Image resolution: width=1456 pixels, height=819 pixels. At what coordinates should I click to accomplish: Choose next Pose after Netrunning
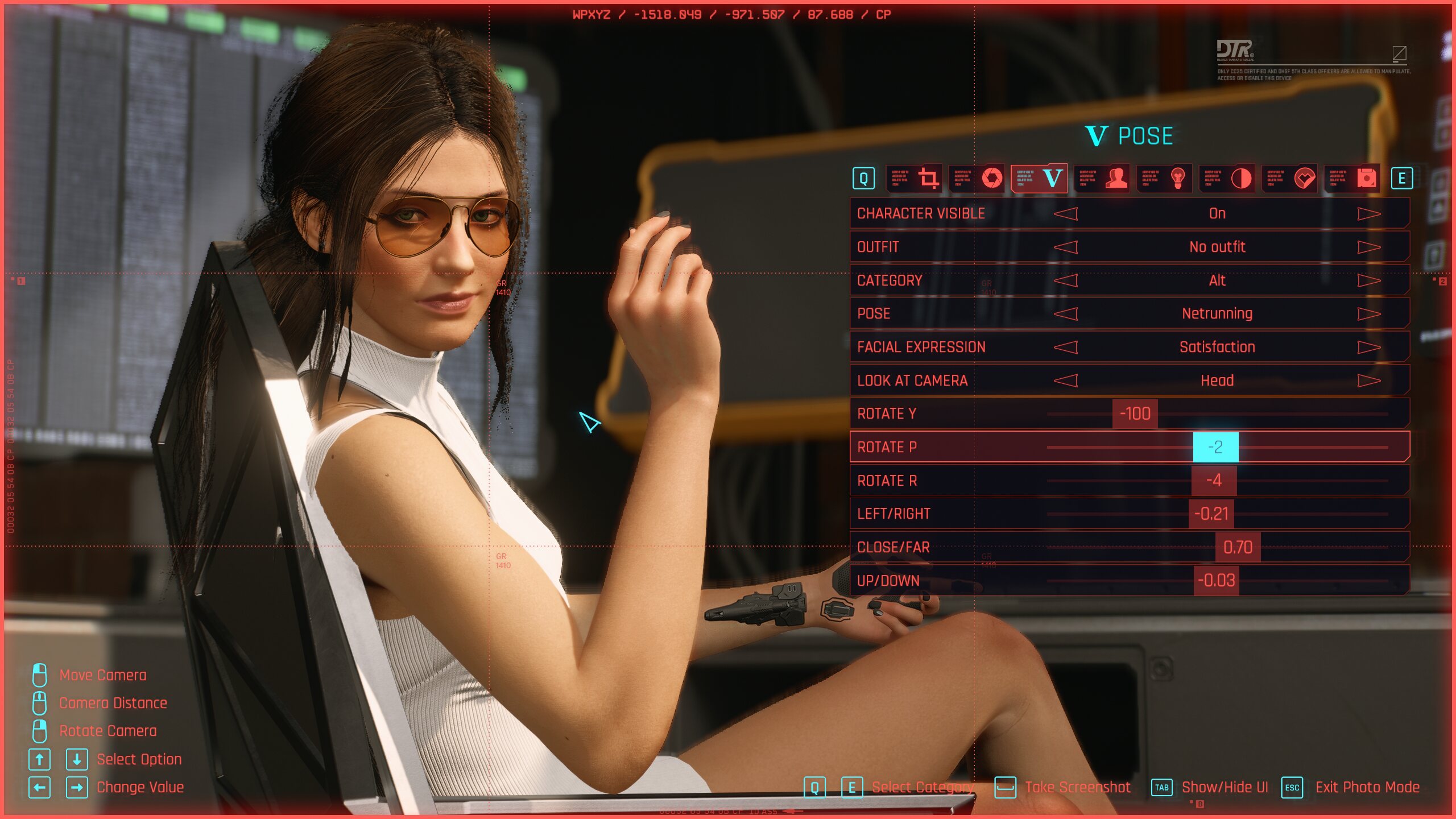1368,314
